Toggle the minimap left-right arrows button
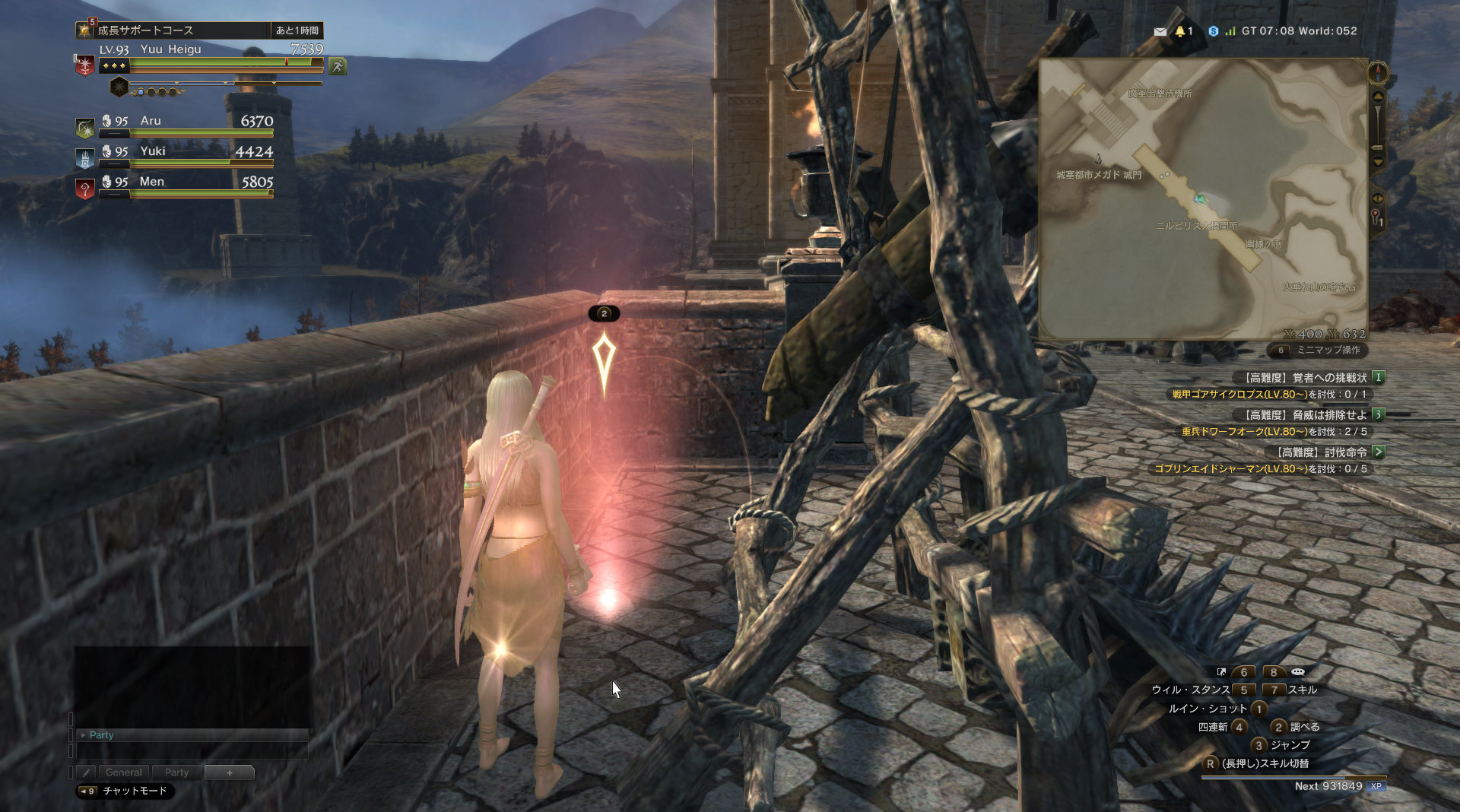Image resolution: width=1460 pixels, height=812 pixels. (1378, 198)
